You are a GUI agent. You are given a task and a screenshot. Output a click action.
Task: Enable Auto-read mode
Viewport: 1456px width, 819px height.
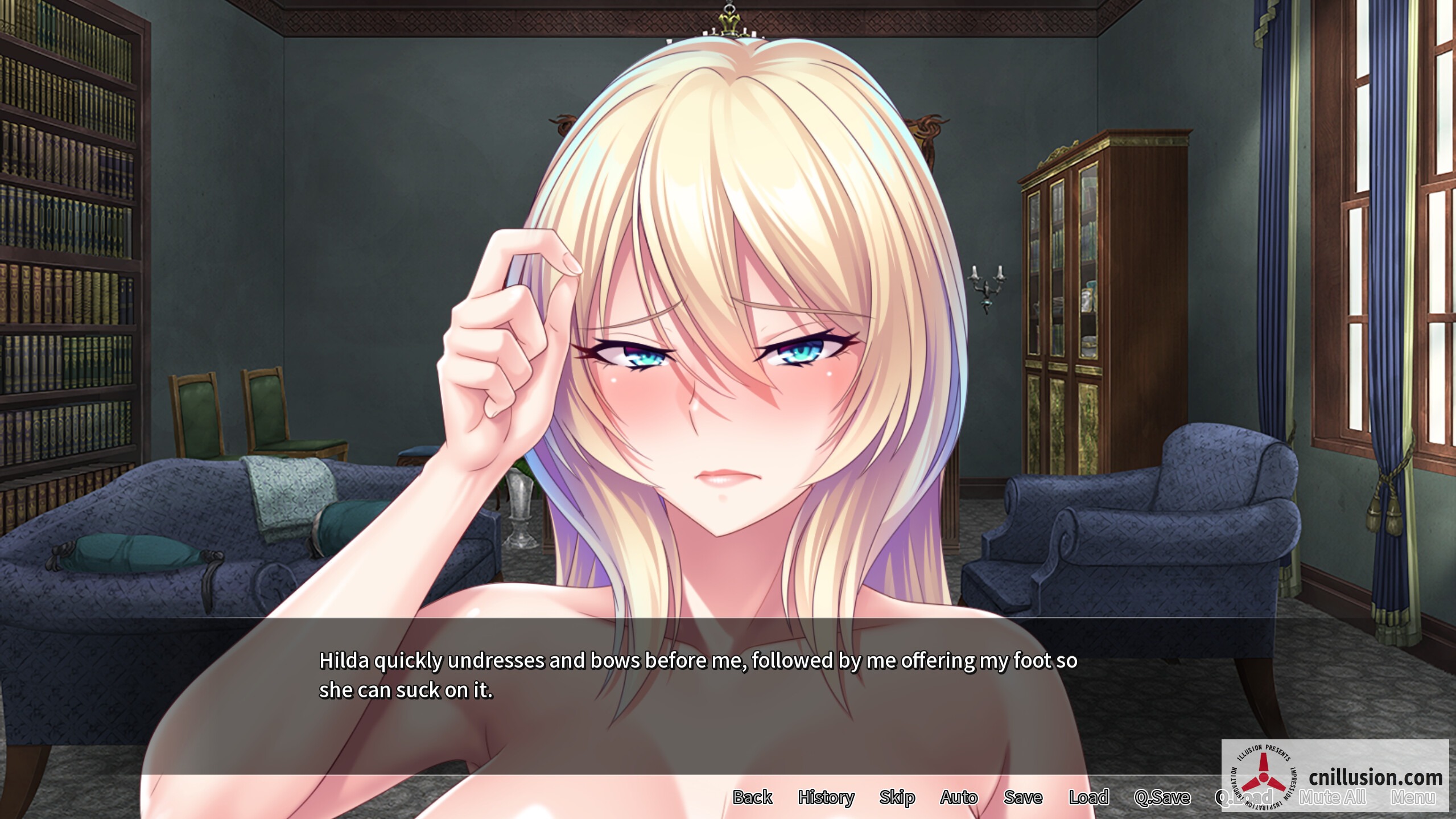tap(959, 797)
